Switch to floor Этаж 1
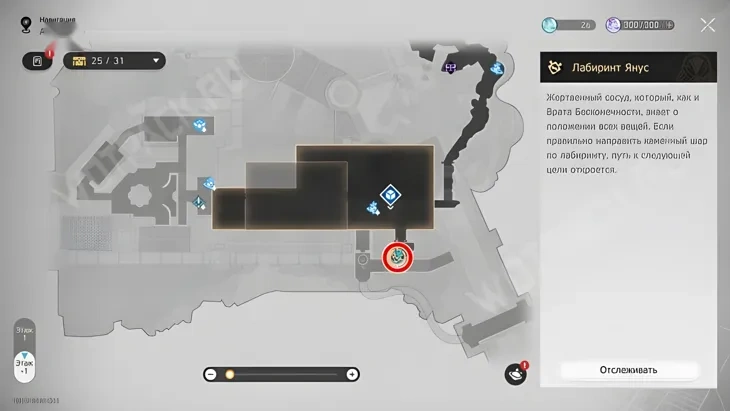The height and width of the screenshot is (411, 730). 25,333
